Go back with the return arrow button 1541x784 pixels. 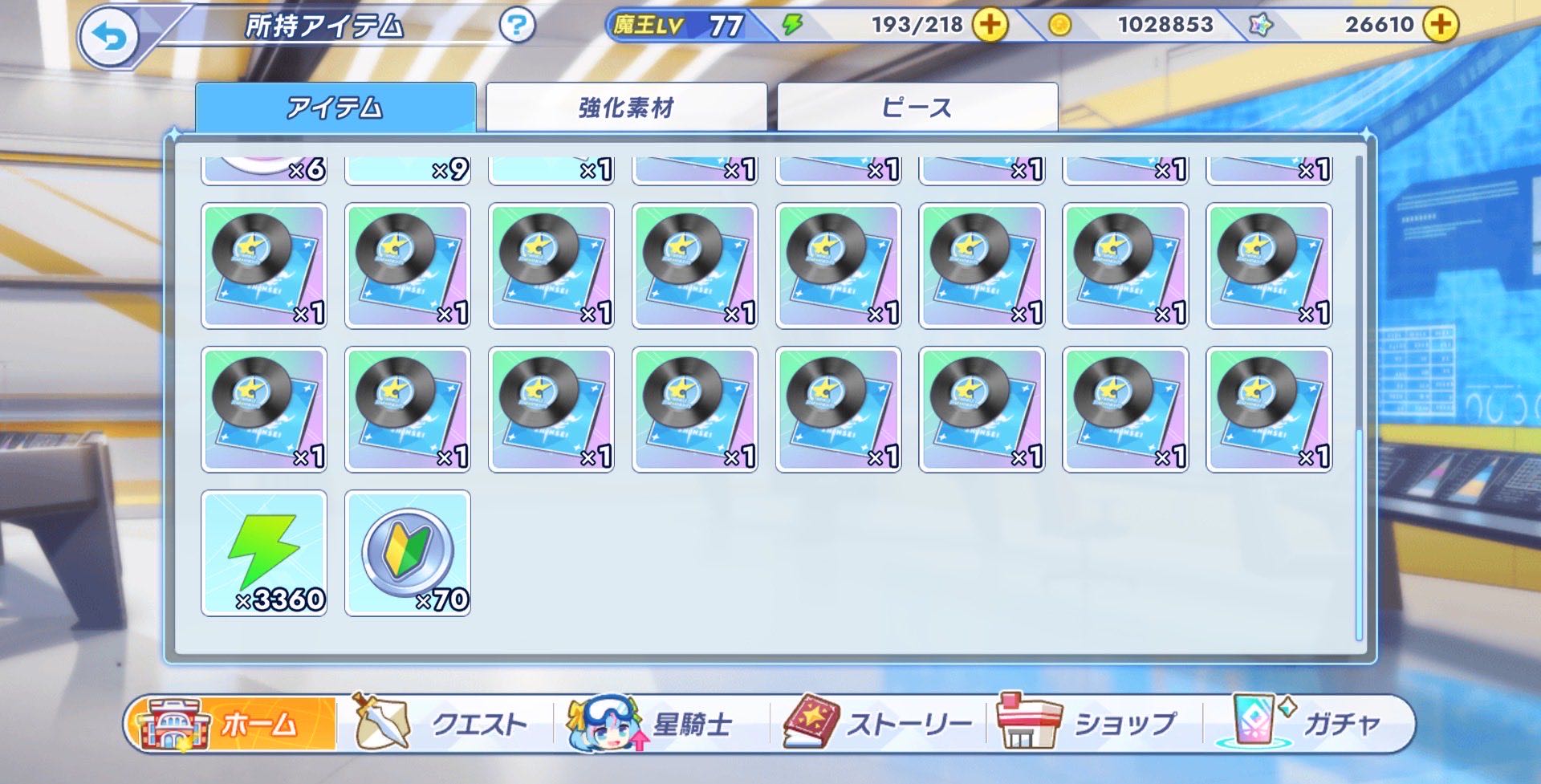(x=109, y=36)
